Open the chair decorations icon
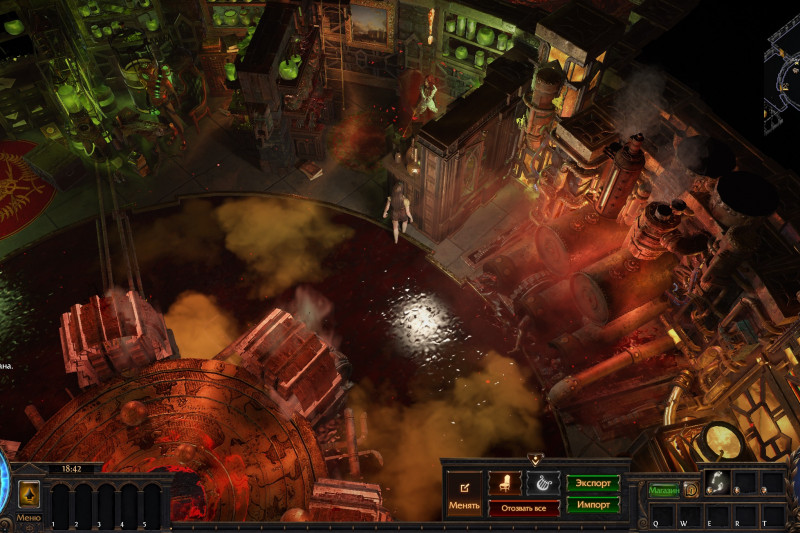 [x=504, y=483]
